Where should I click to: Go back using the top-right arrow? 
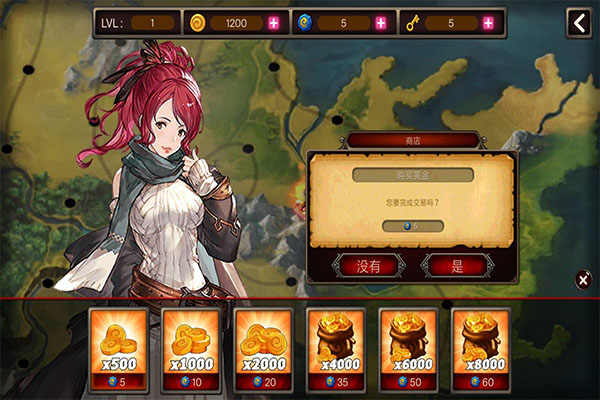coord(579,23)
